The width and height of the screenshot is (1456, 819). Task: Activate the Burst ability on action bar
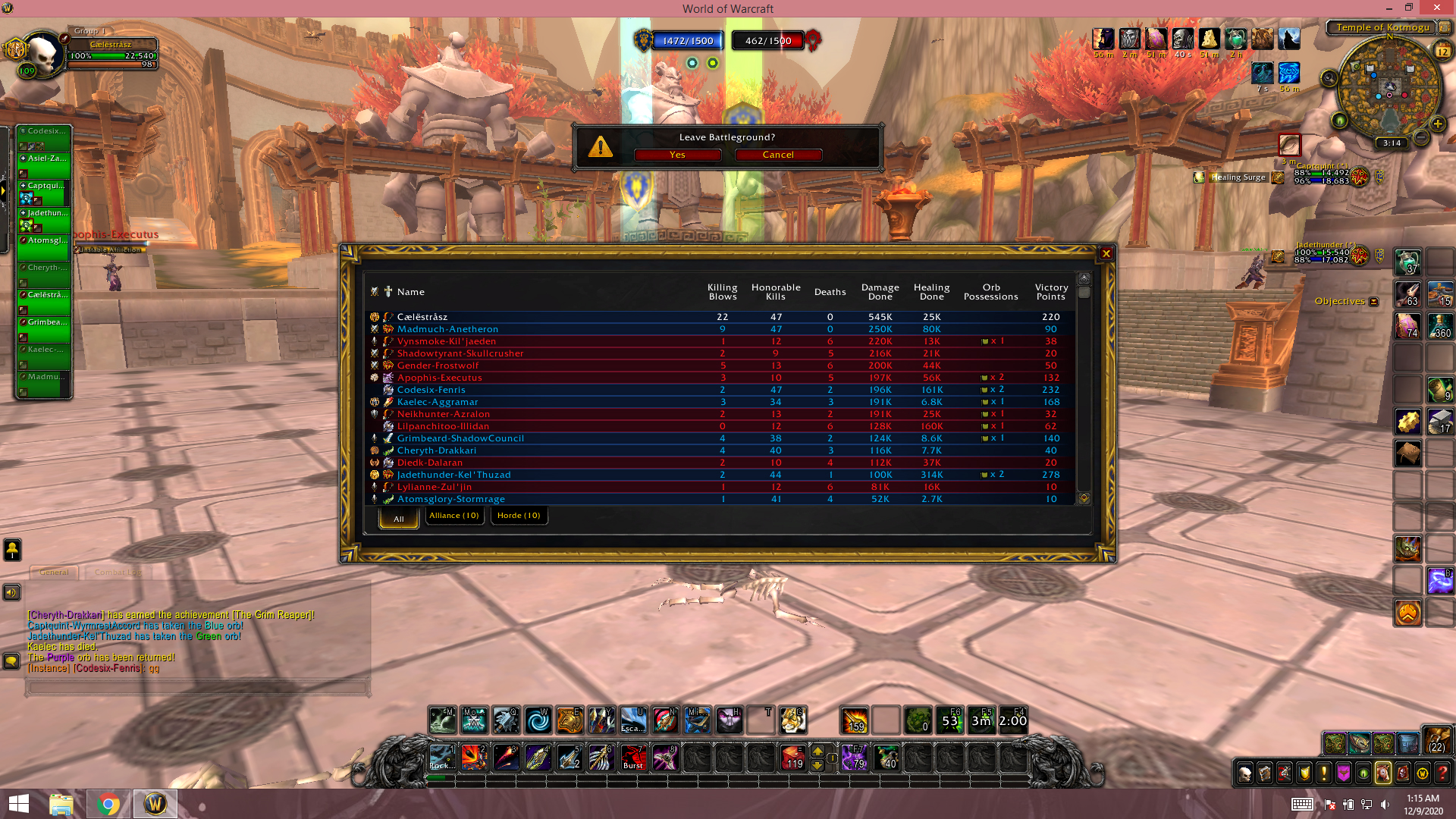coord(633,757)
